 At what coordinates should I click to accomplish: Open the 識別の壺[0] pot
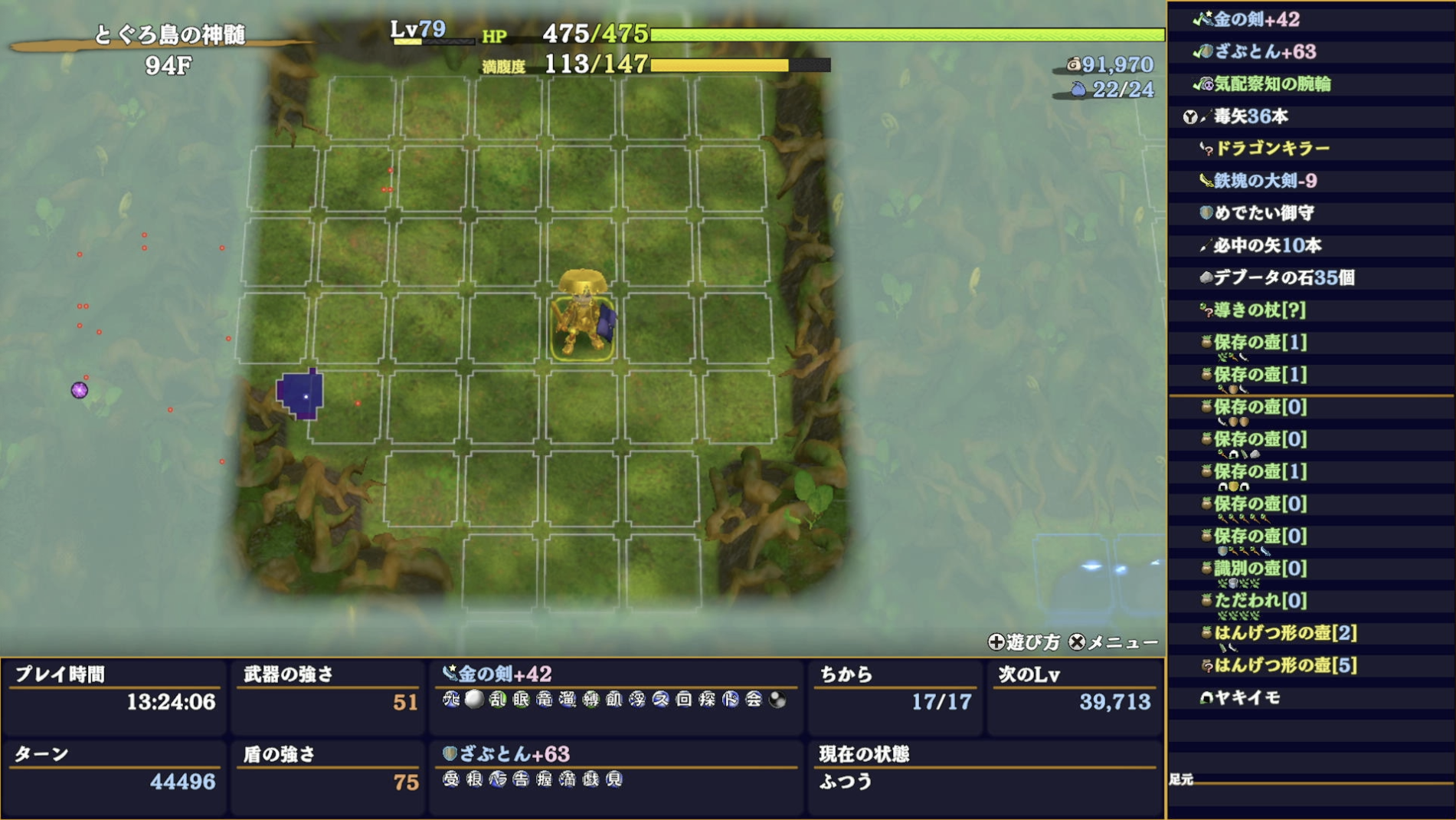pos(1260,569)
